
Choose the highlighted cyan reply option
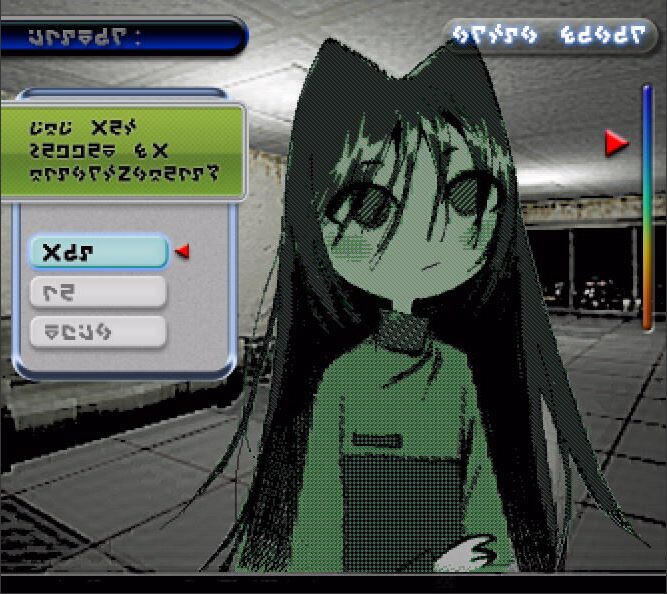[x=98, y=251]
